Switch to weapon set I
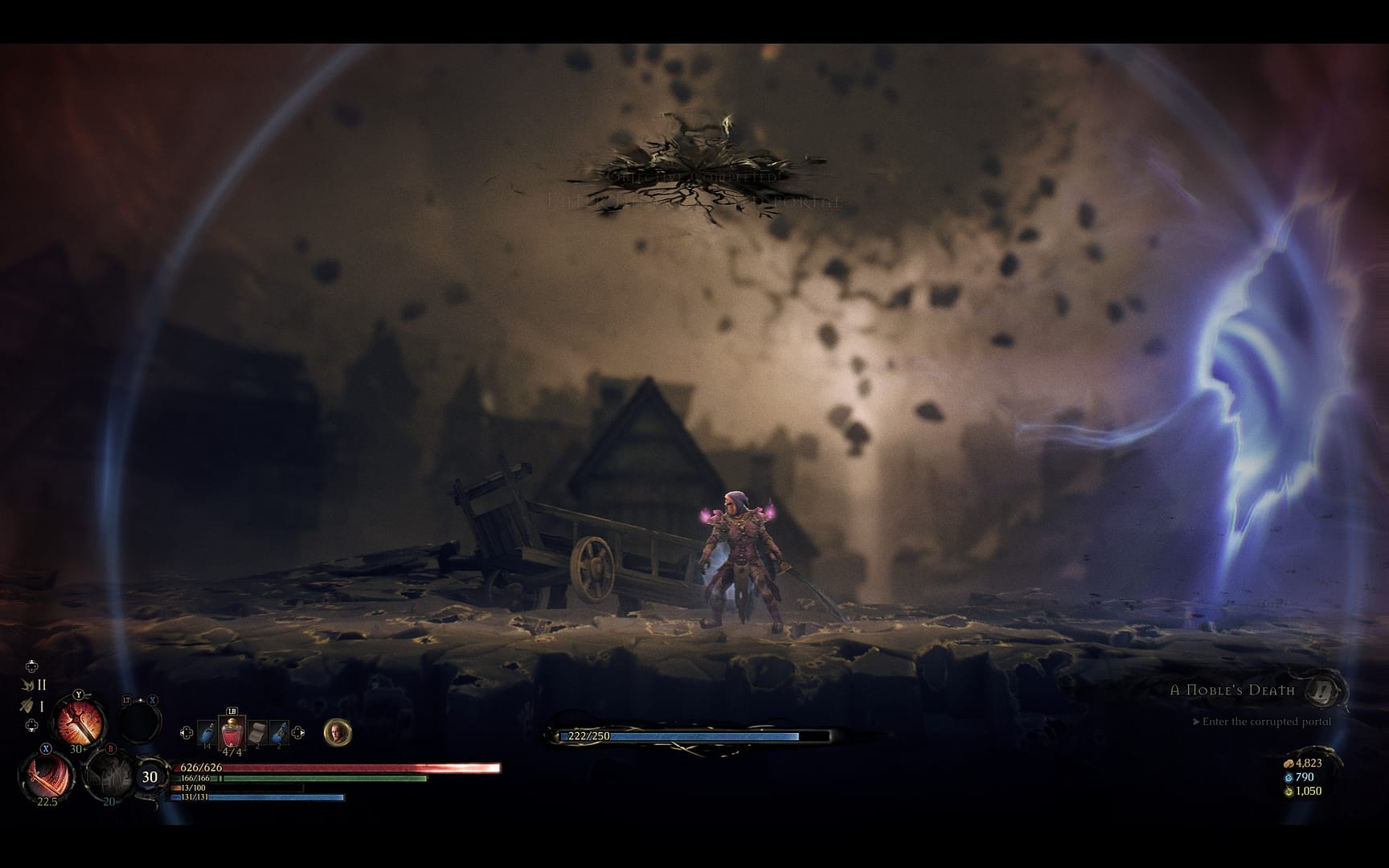The height and width of the screenshot is (868, 1389). click(33, 706)
